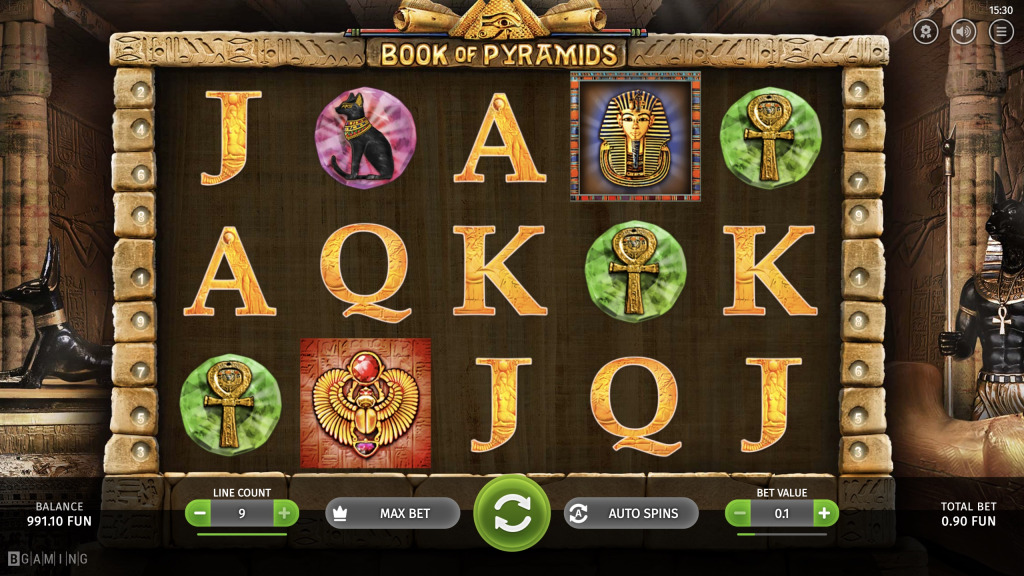Open the hamburger menu
This screenshot has height=576, width=1024.
1001,31
